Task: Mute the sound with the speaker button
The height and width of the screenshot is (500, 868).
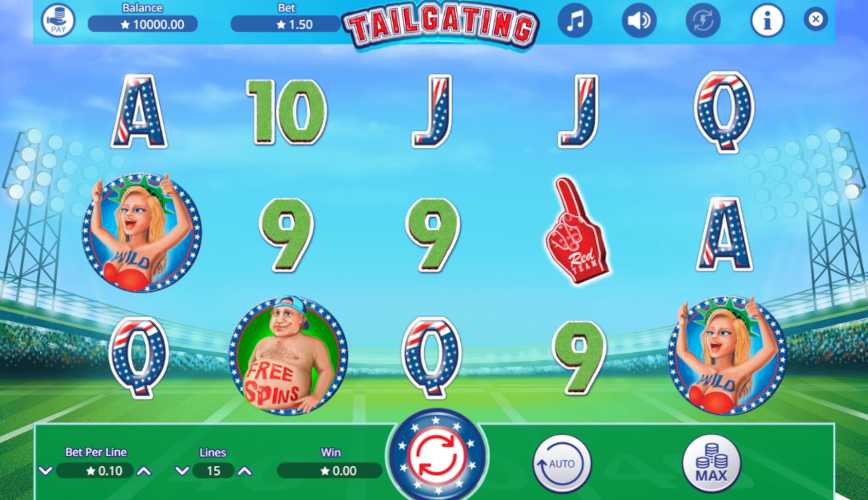Action: [639, 20]
